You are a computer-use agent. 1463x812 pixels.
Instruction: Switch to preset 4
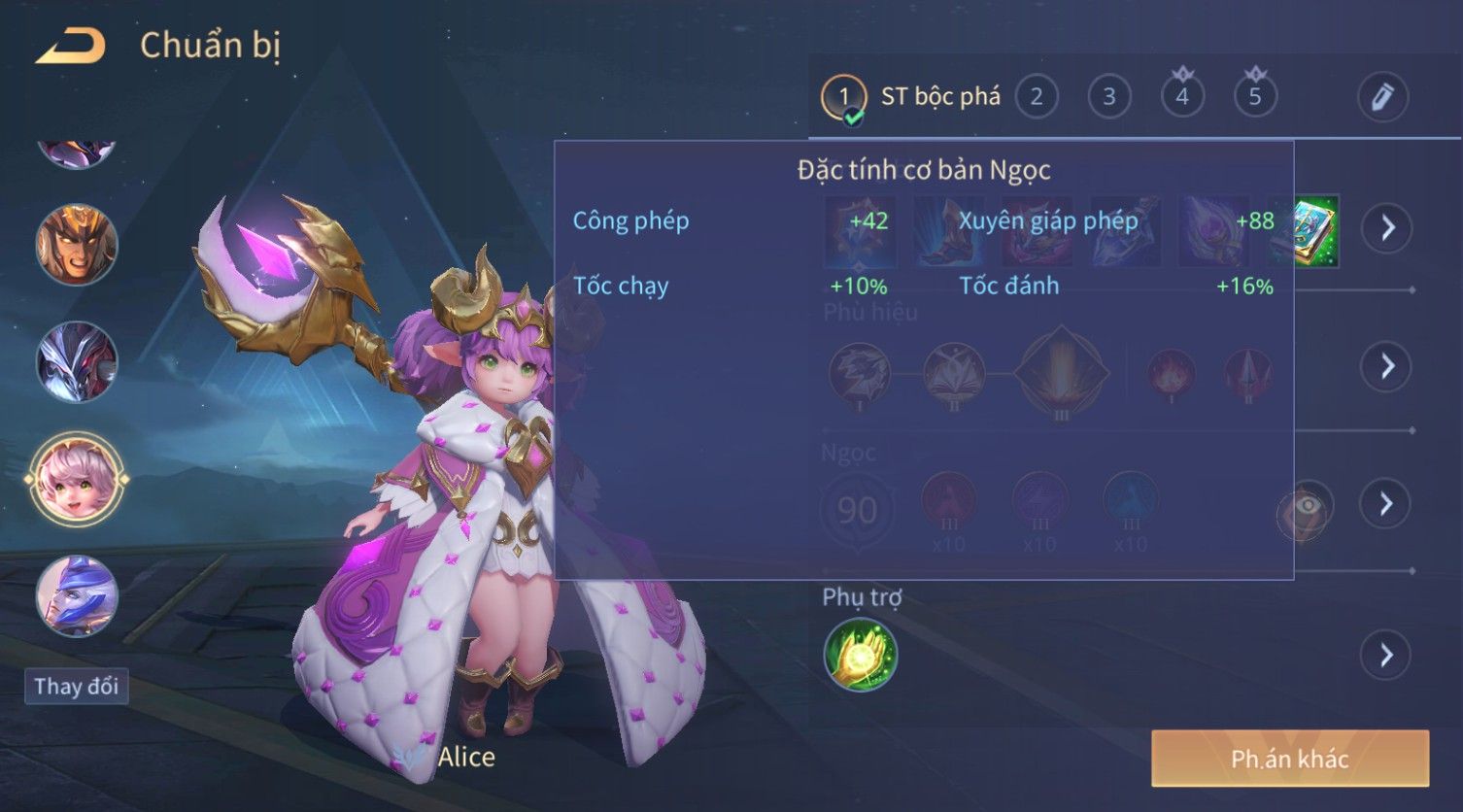[1181, 96]
